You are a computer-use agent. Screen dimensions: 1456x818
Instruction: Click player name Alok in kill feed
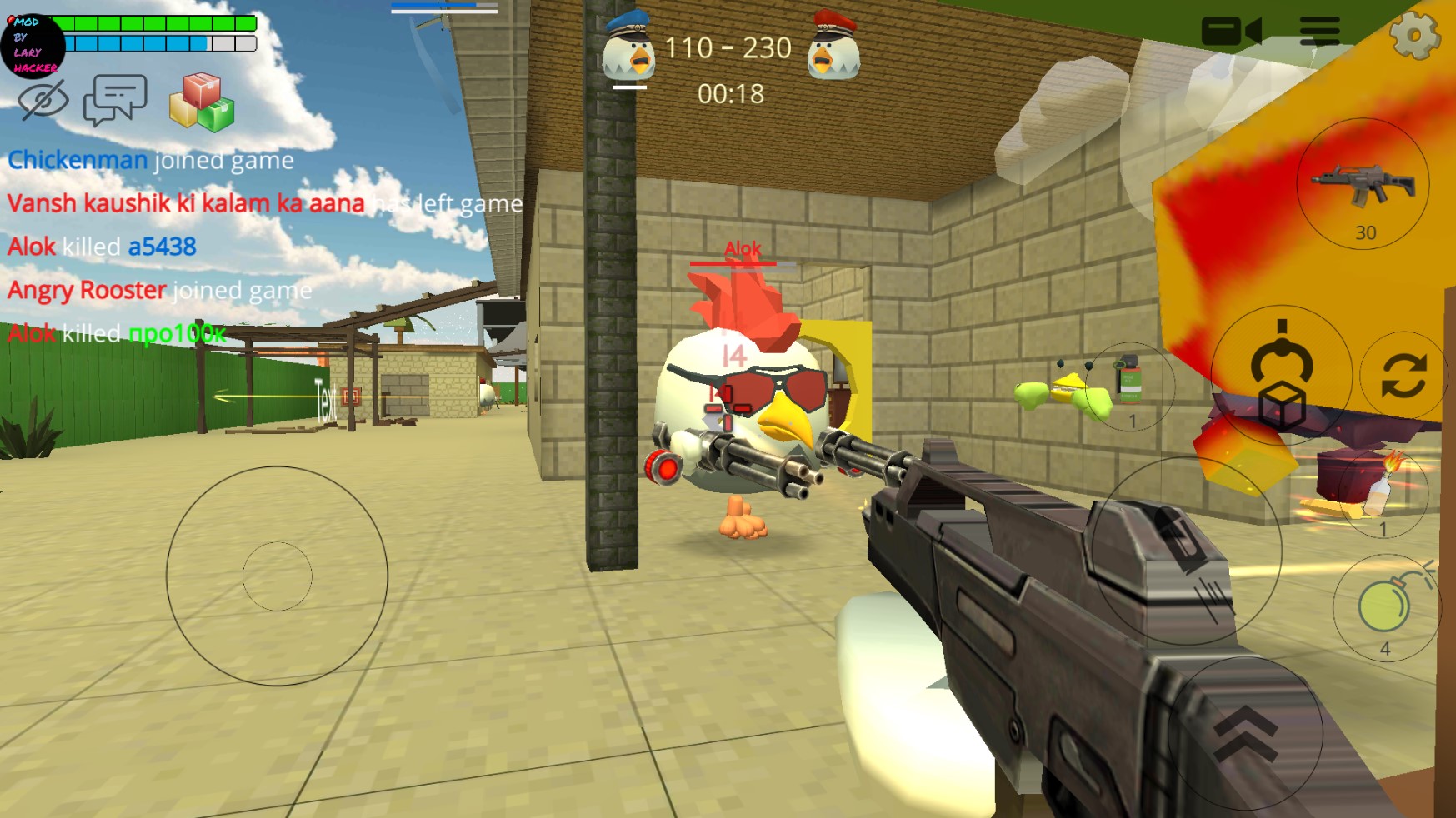tap(31, 247)
